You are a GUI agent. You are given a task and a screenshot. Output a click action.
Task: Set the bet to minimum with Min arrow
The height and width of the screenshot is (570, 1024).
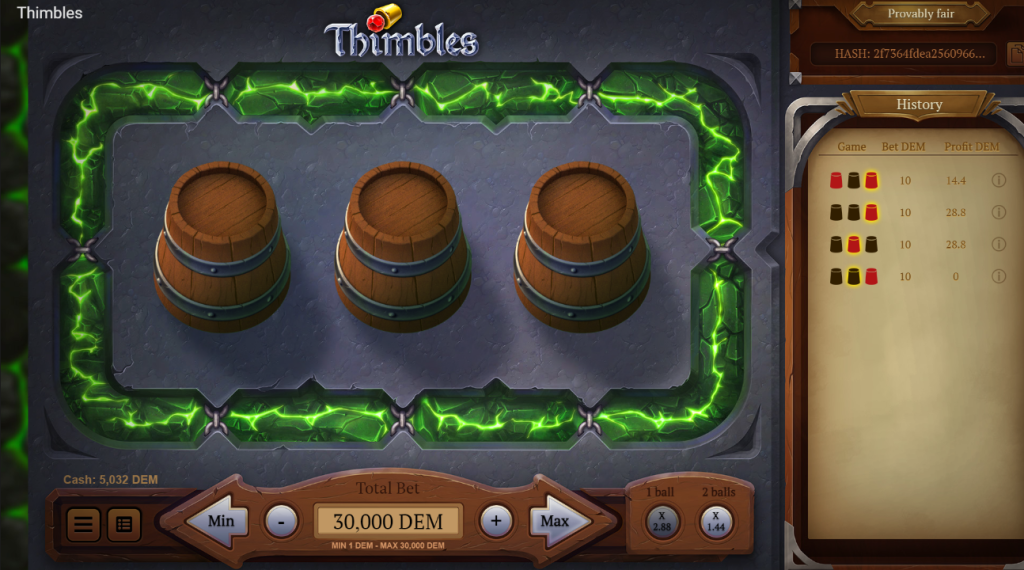(x=220, y=521)
